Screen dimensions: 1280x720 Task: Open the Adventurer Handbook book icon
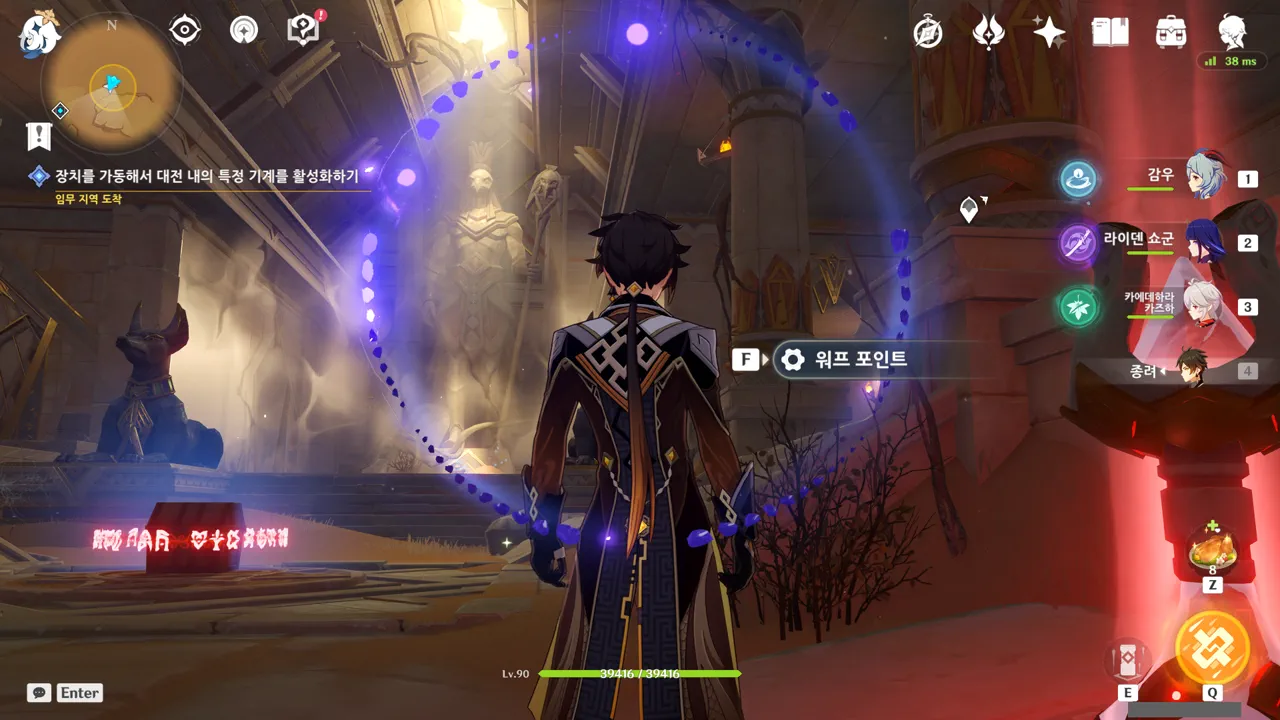tap(1110, 33)
